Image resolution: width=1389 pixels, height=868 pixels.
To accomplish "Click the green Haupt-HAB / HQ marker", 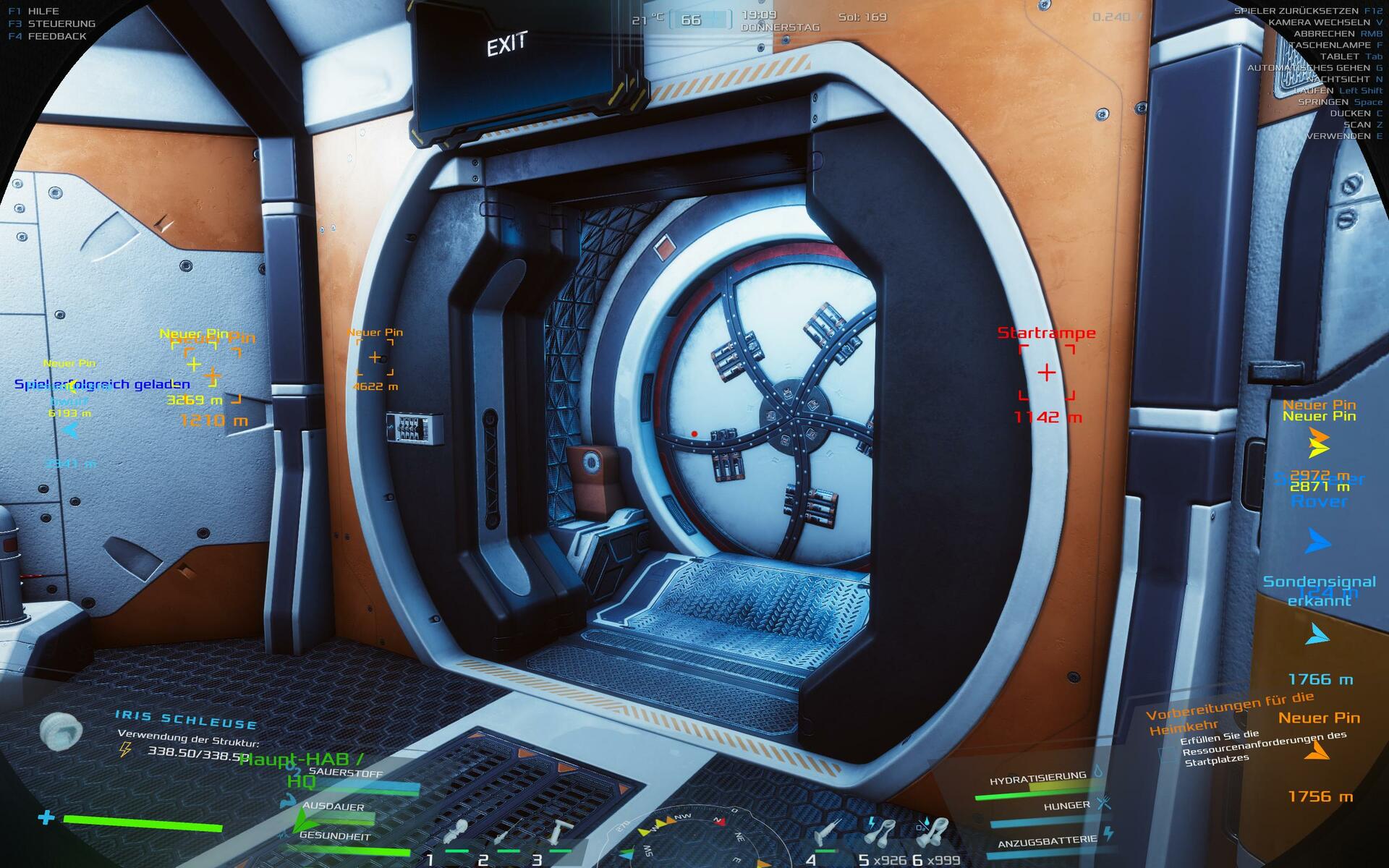I will coord(302,770).
